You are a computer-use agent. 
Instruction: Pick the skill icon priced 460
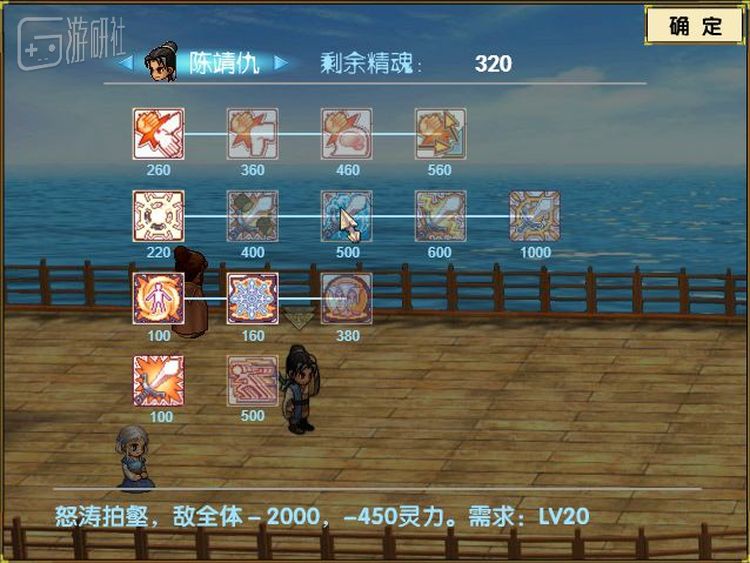coord(347,134)
